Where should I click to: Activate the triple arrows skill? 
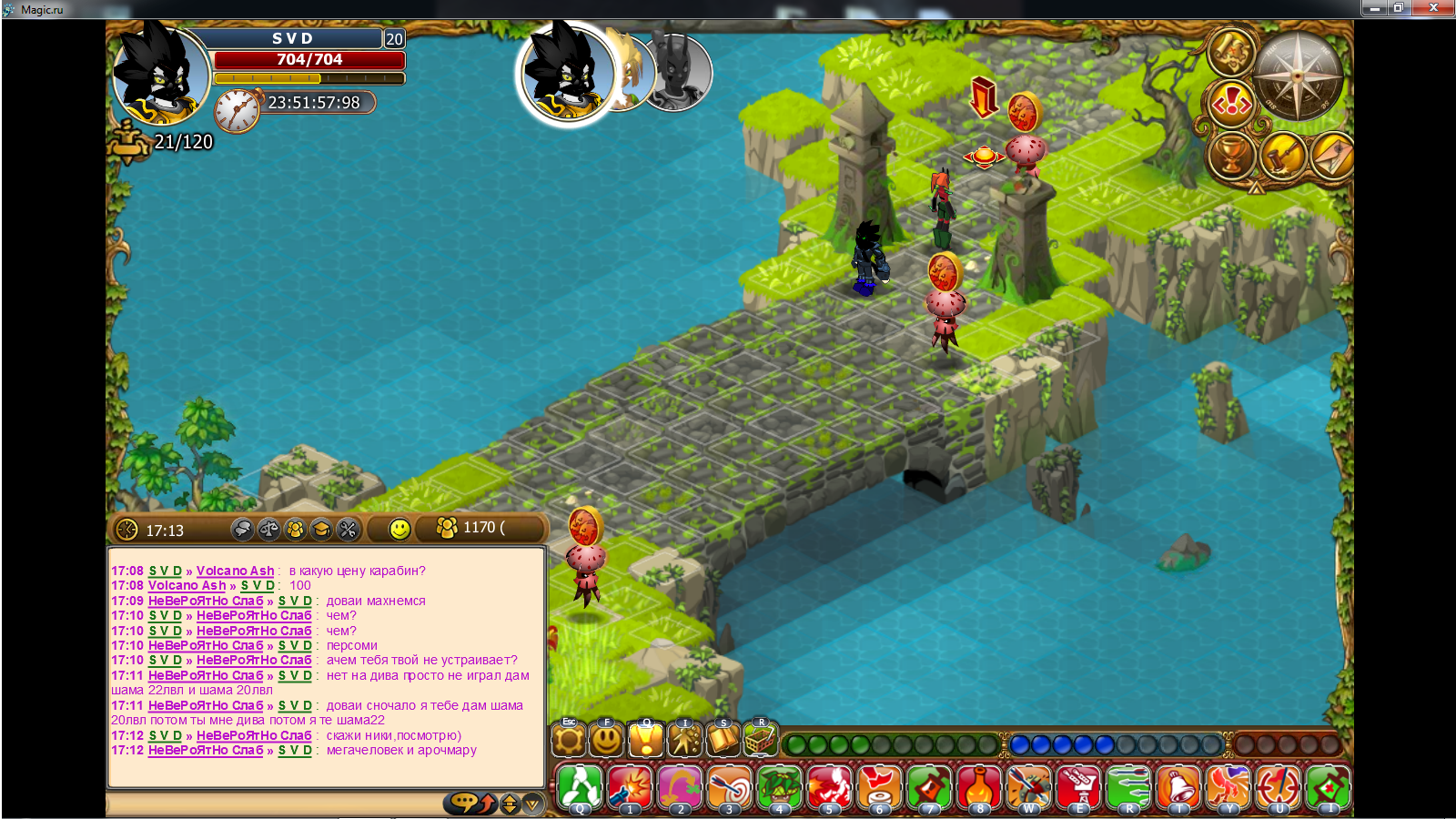1128,787
